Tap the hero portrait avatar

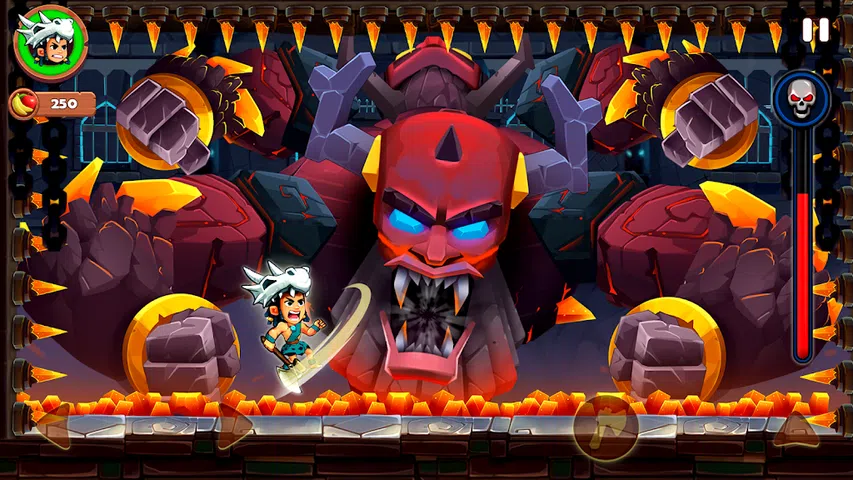click(x=51, y=42)
